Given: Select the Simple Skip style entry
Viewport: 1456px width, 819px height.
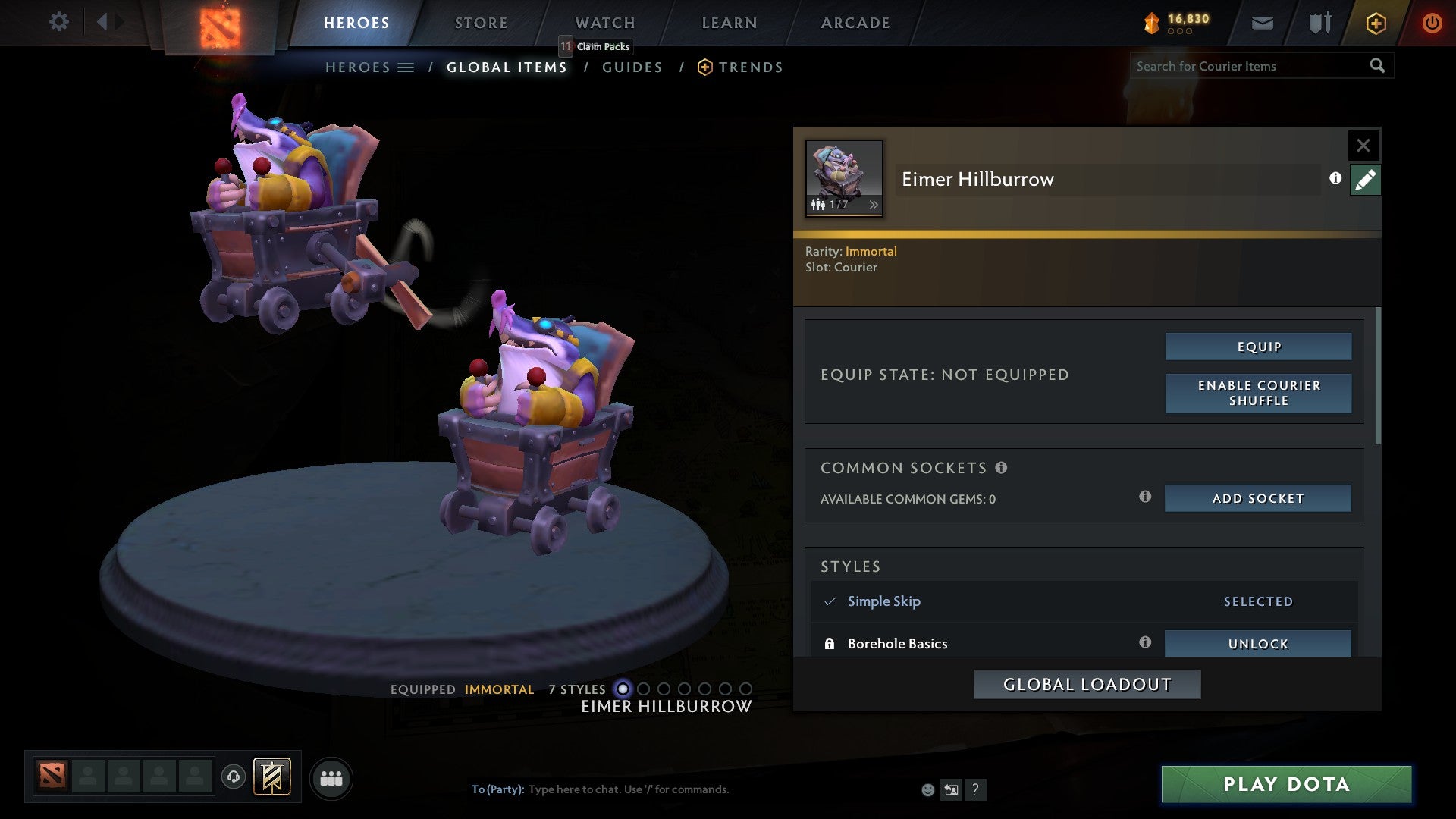Looking at the screenshot, I should [883, 601].
